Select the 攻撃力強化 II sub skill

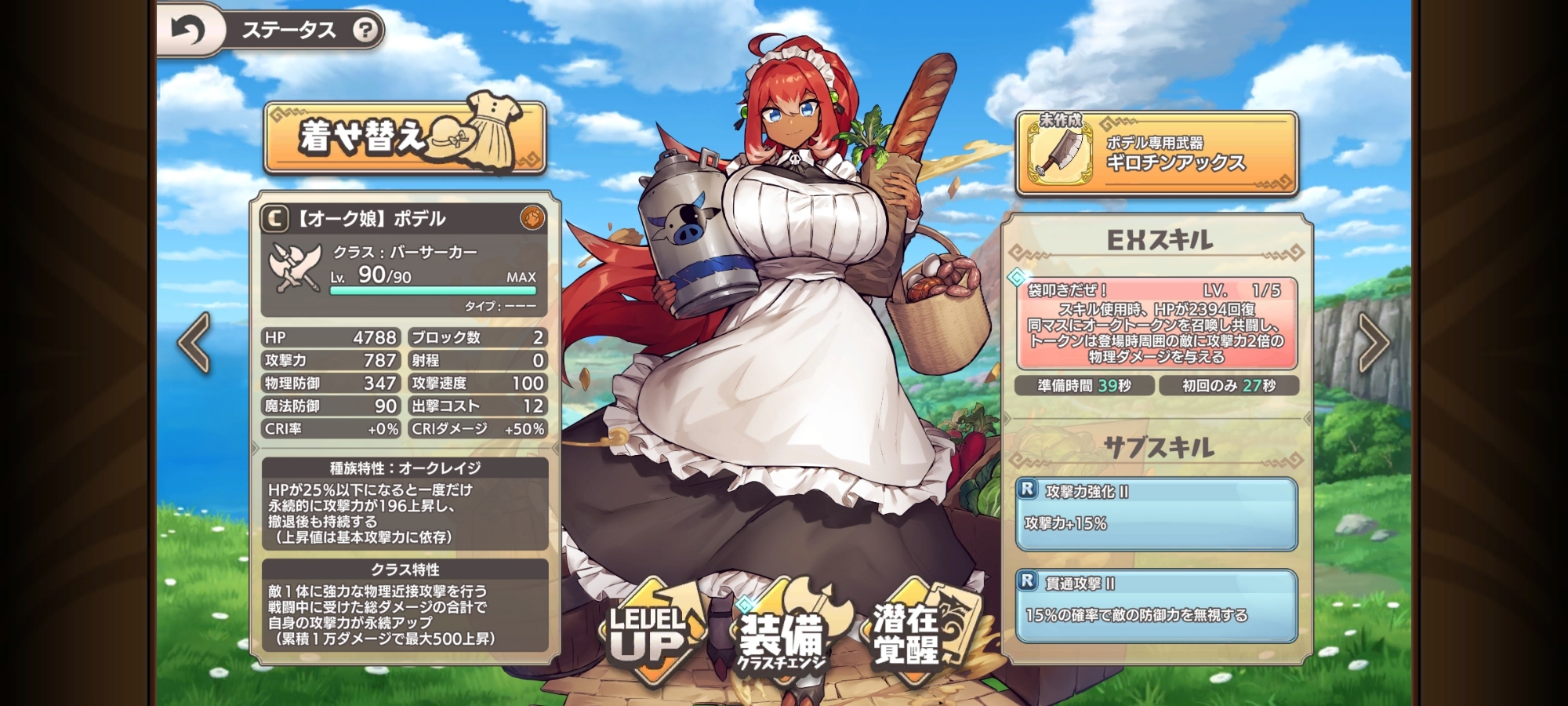click(1156, 514)
